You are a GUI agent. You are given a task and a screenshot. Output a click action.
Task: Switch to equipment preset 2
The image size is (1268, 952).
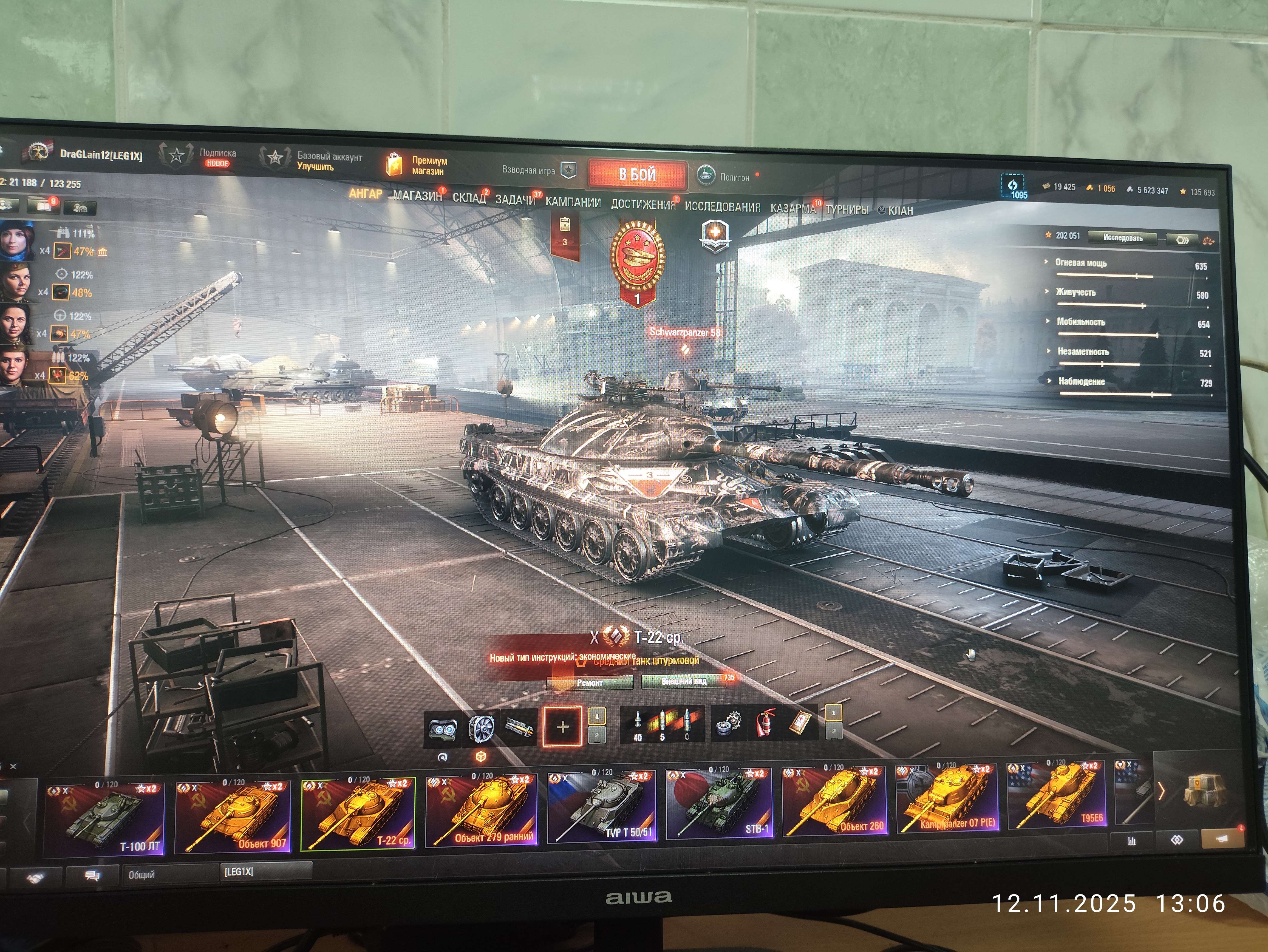(x=597, y=735)
